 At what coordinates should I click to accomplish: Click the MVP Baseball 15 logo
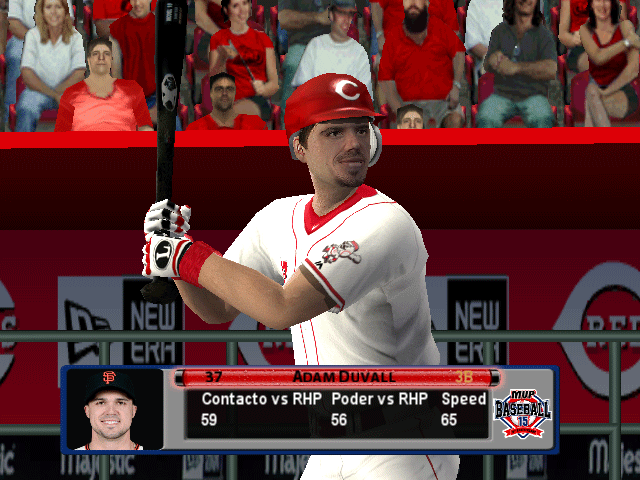click(522, 408)
